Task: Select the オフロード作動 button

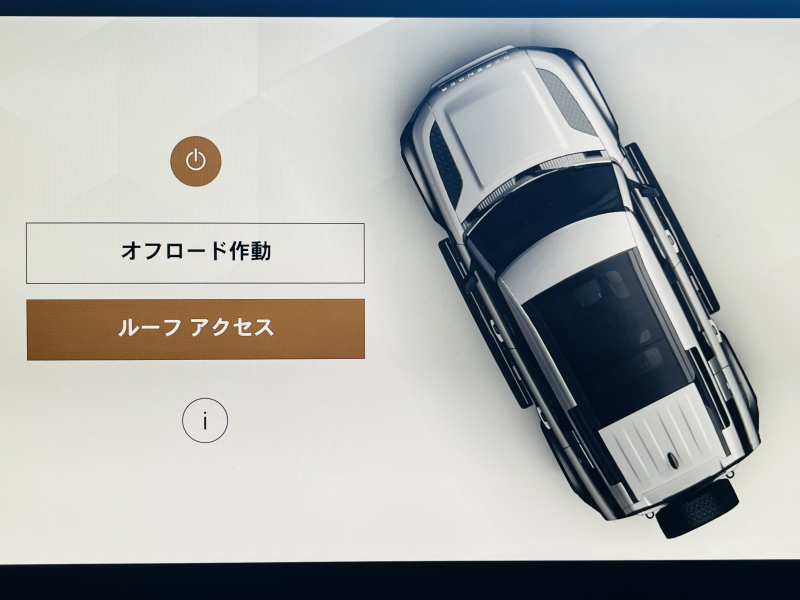Action: 195,253
